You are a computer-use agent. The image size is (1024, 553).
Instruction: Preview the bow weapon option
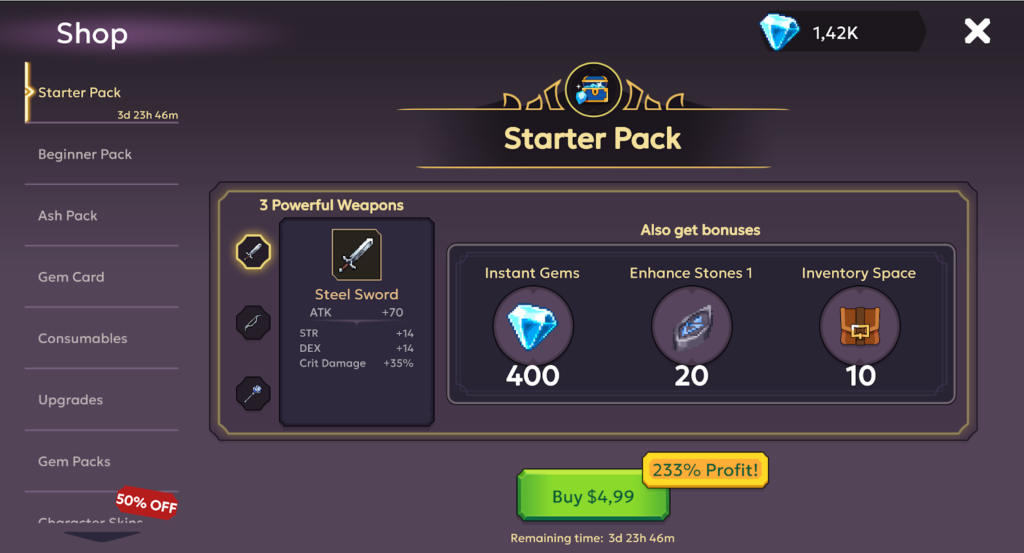click(x=253, y=323)
